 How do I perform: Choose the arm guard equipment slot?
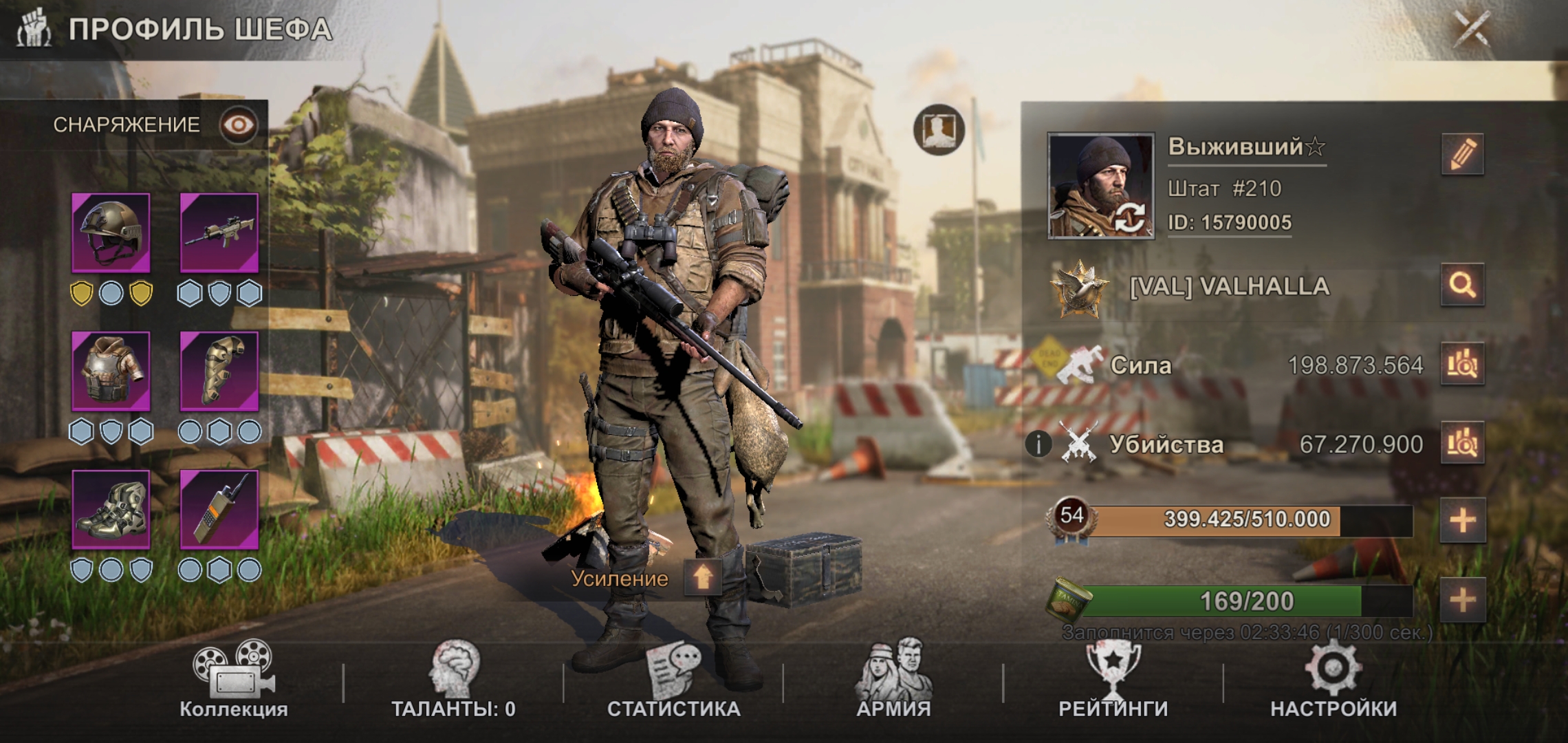(219, 371)
